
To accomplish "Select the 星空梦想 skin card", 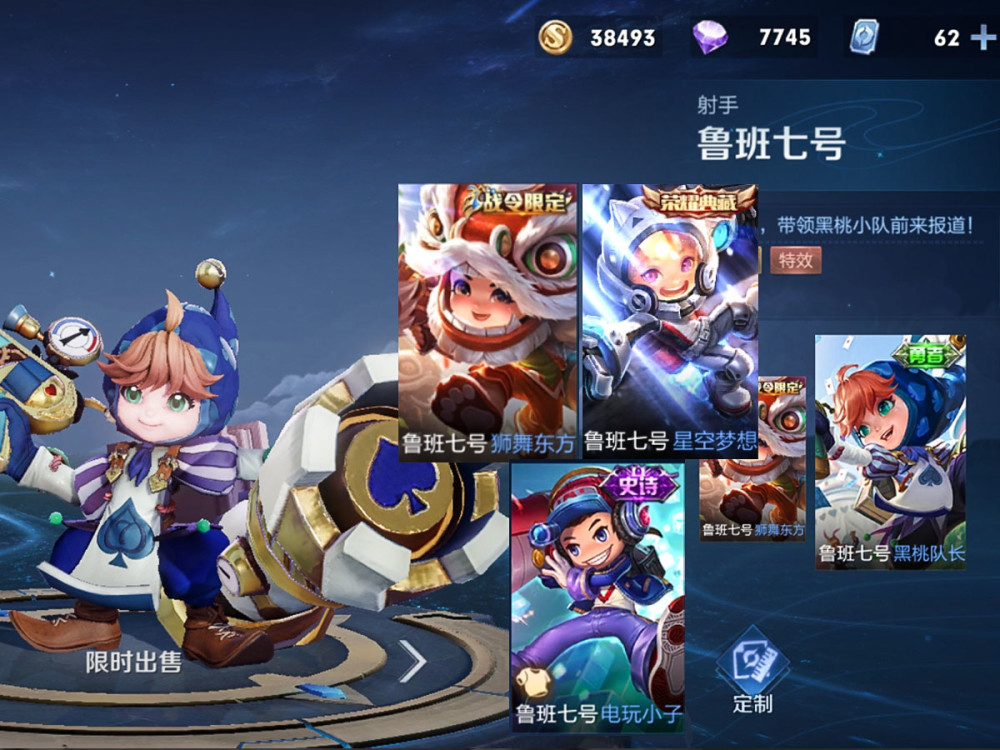I will click(x=669, y=320).
